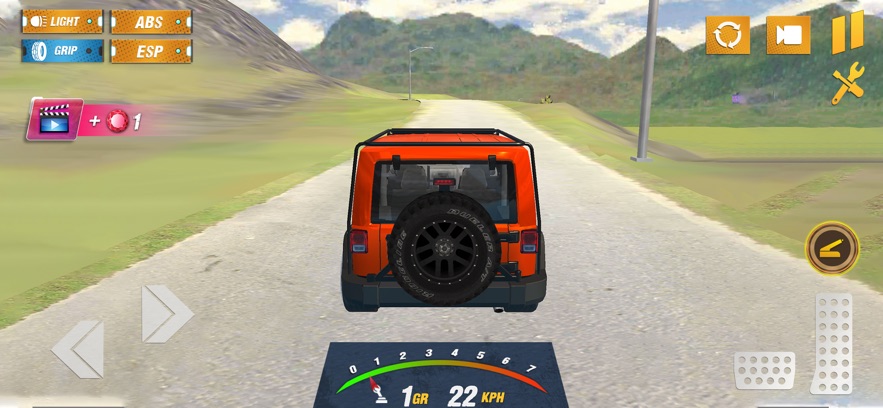
Task: Pull the handbrake button
Action: 832,248
